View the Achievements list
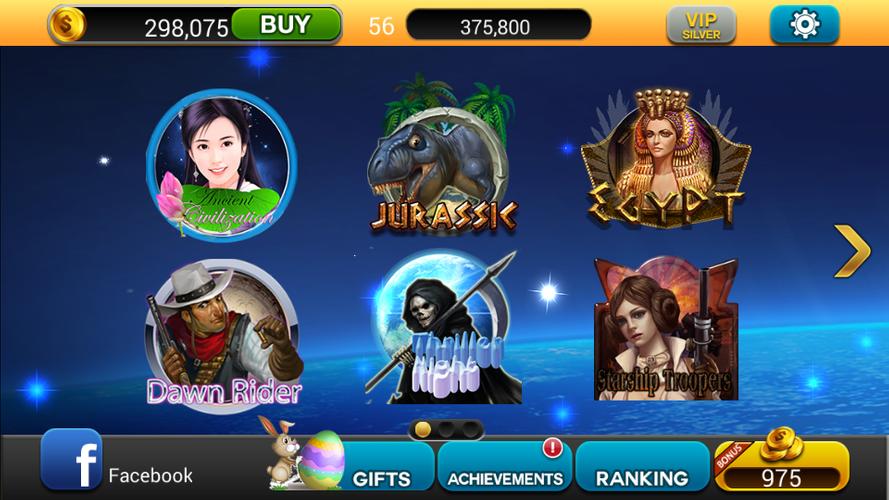The width and height of the screenshot is (889, 500). pyautogui.click(x=505, y=470)
